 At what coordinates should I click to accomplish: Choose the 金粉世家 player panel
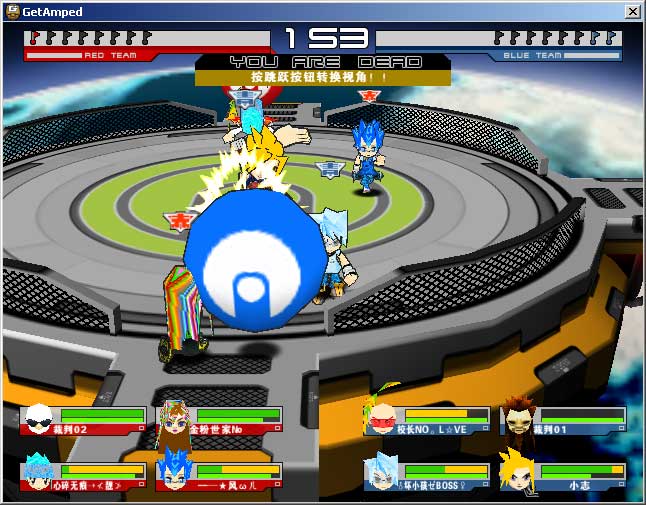click(x=218, y=420)
